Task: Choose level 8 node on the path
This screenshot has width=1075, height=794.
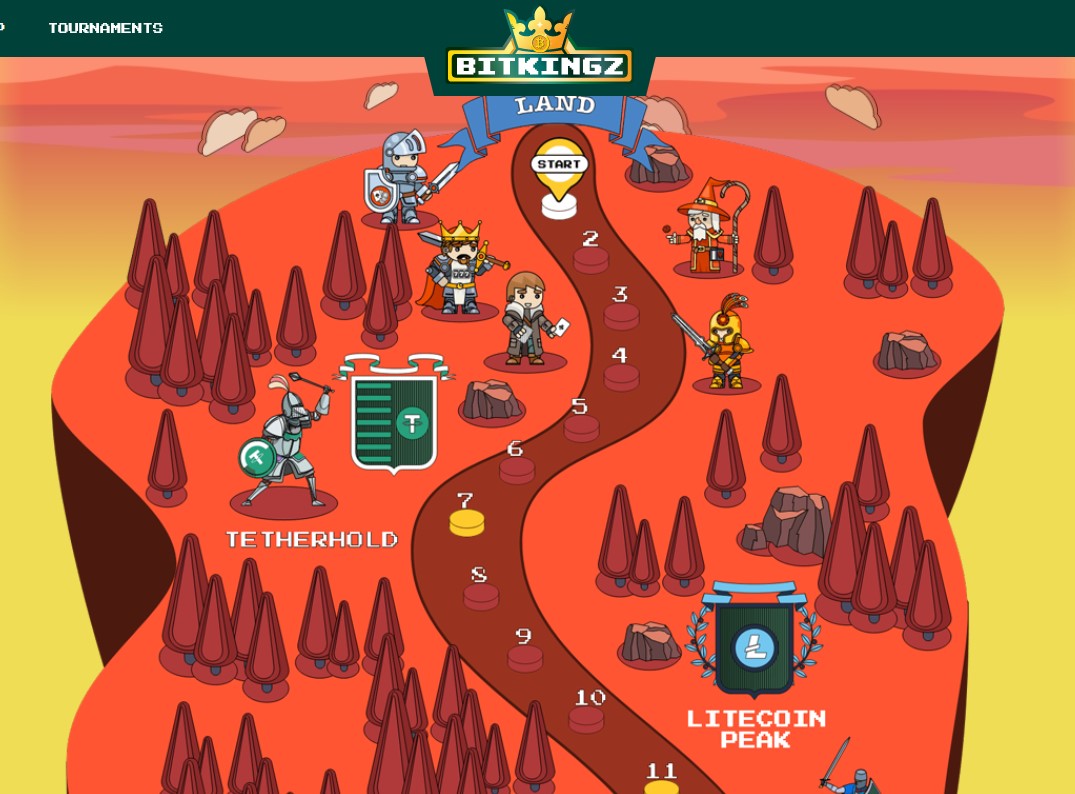Action: (481, 594)
